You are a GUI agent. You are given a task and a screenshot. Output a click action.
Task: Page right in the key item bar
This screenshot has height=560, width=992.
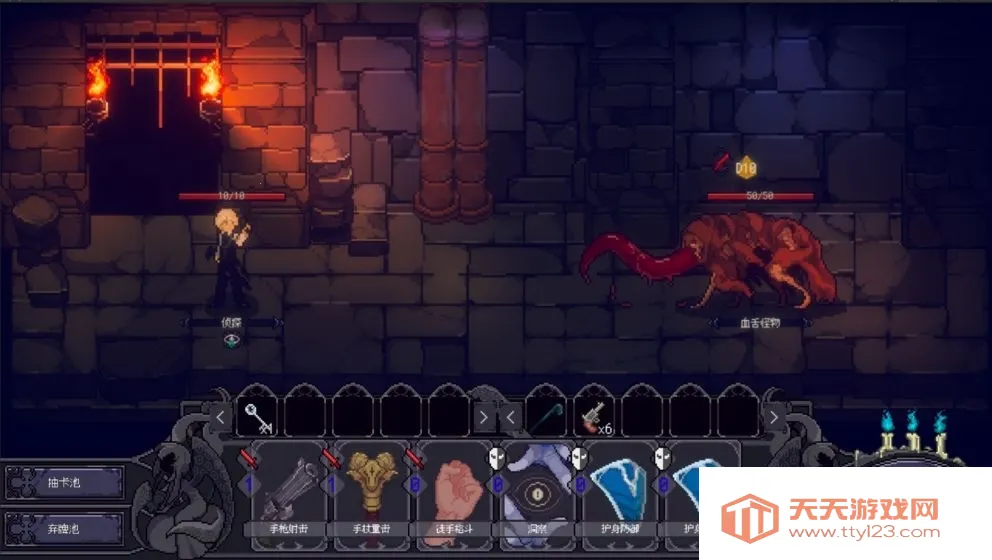[484, 415]
